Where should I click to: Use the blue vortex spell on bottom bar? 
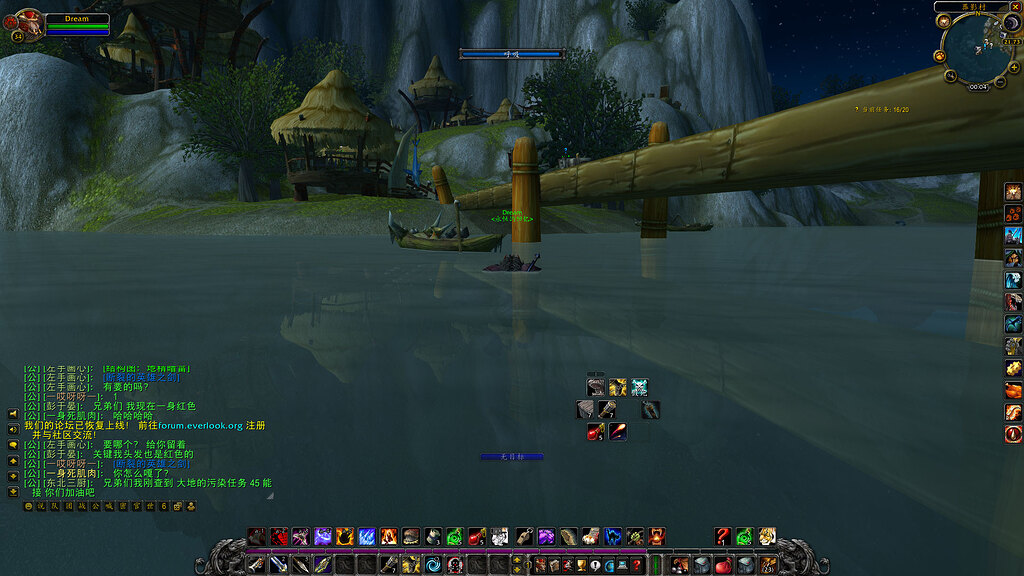(x=432, y=565)
